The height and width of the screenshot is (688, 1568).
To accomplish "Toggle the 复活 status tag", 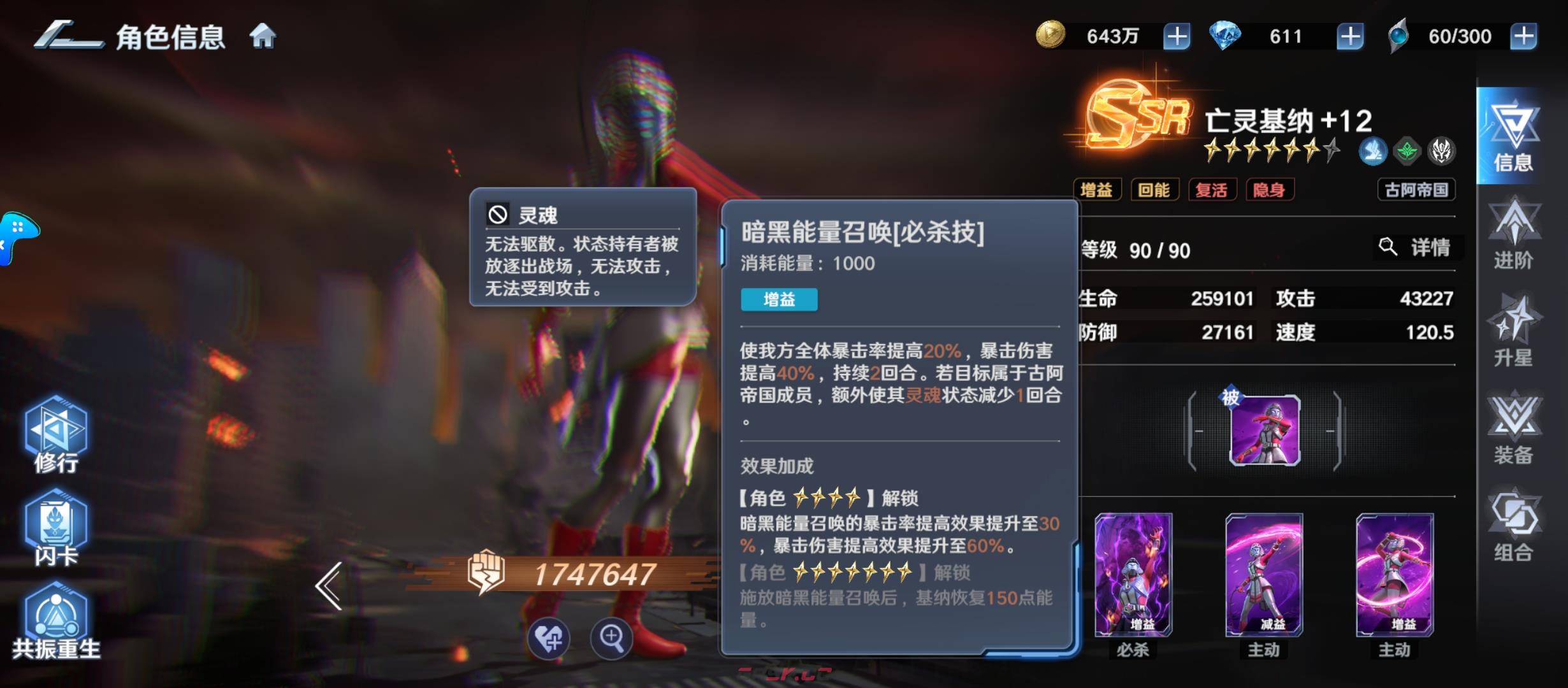I will coord(1213,190).
